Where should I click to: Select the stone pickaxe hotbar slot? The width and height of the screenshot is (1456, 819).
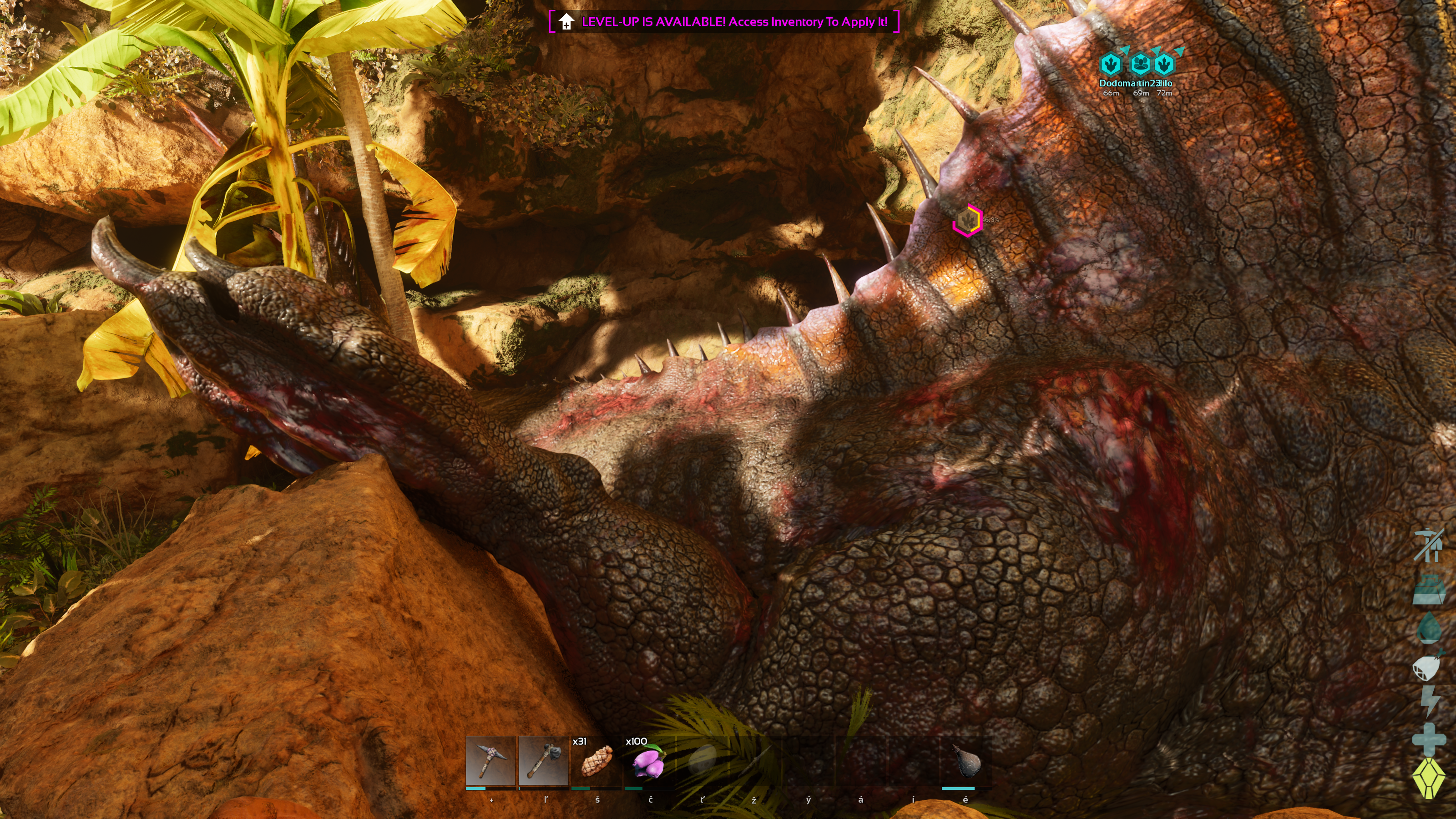(x=490, y=761)
